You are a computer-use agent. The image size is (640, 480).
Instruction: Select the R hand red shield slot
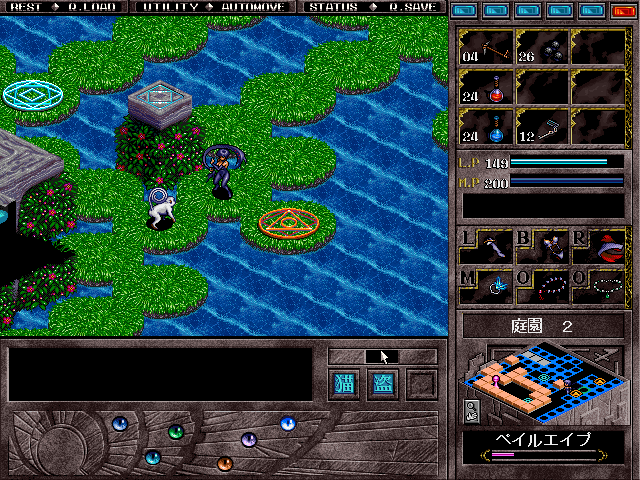tap(599, 246)
